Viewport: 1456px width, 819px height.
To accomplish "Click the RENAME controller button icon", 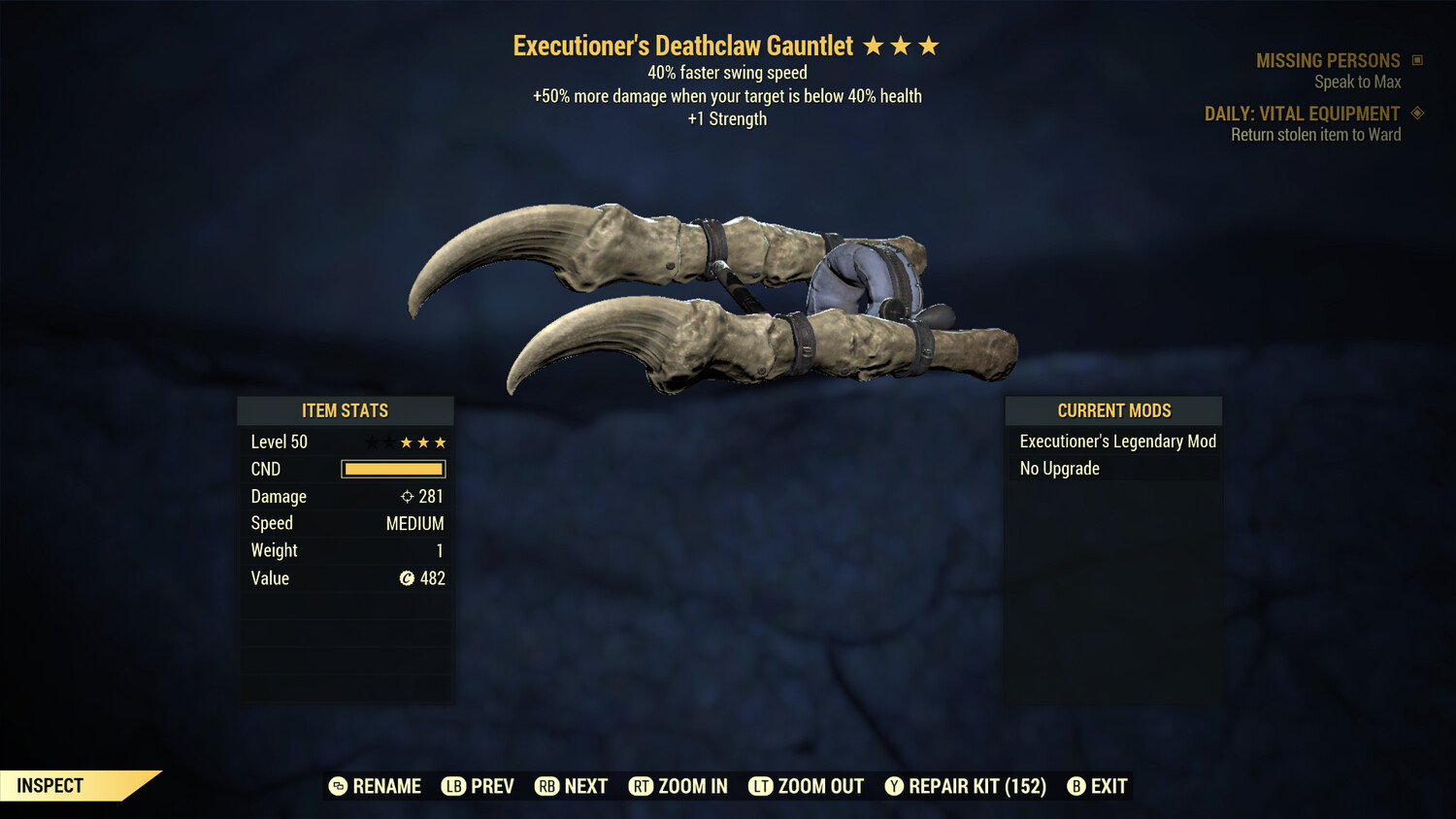I will pyautogui.click(x=337, y=786).
